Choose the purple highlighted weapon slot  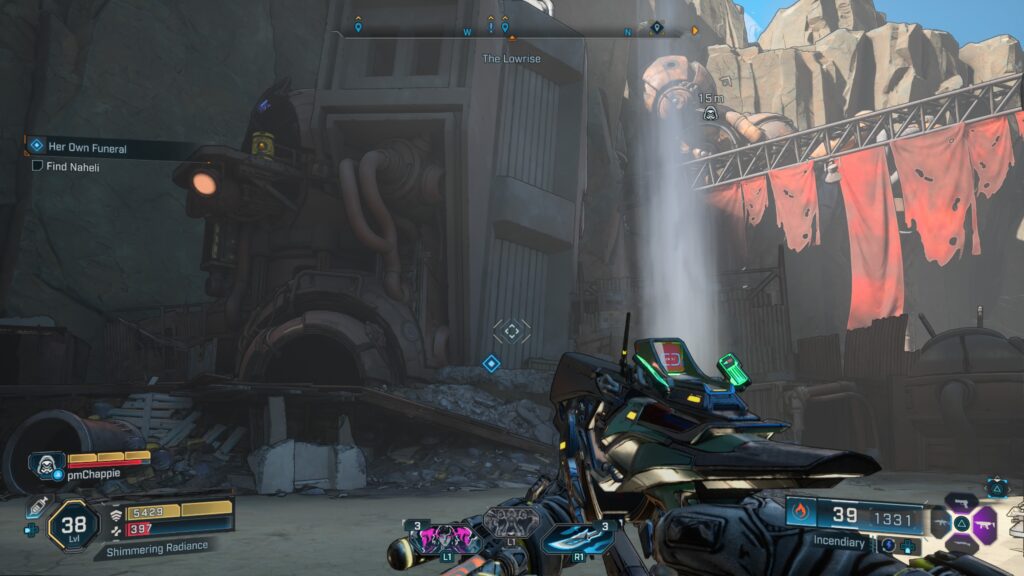(x=984, y=521)
